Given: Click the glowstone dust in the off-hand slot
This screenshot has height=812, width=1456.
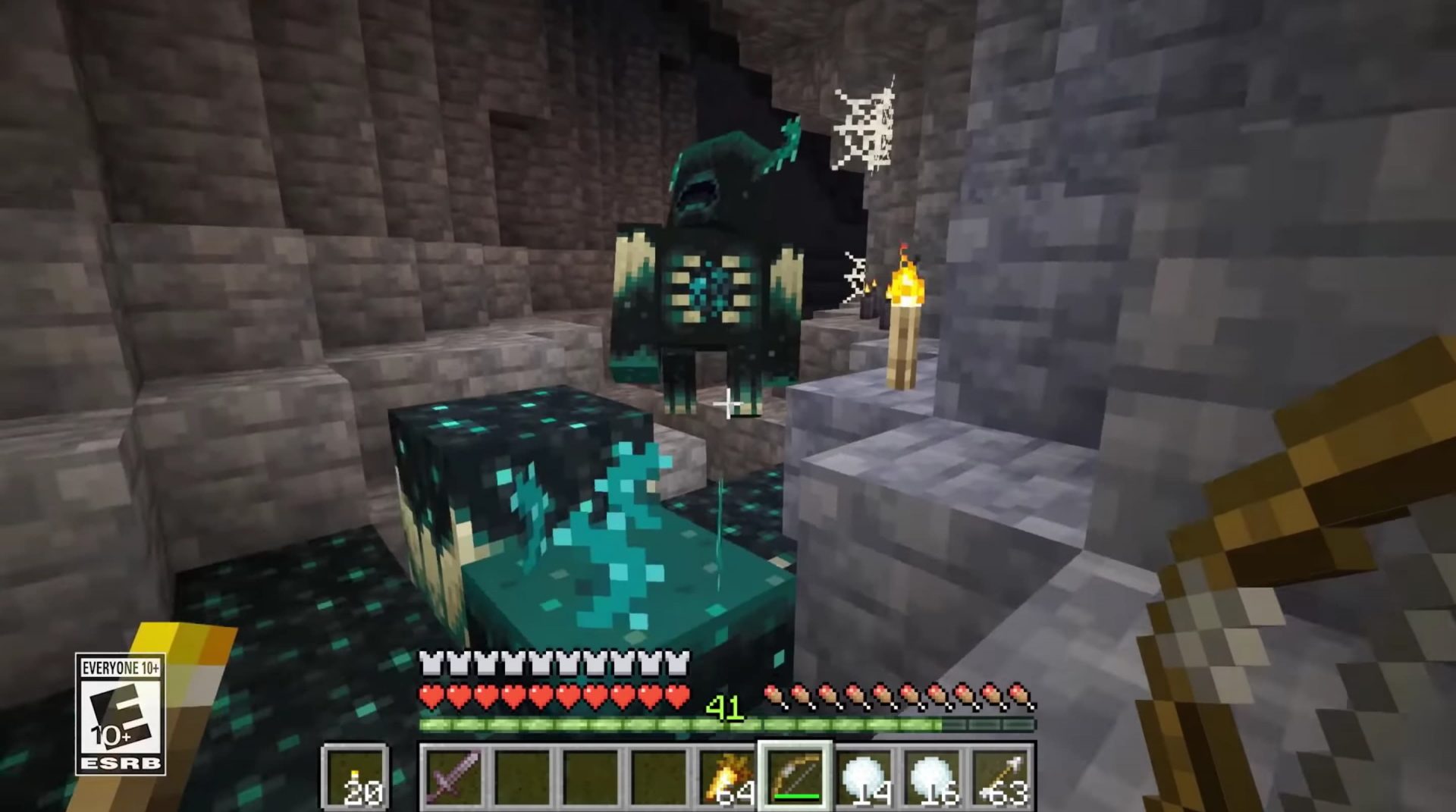Looking at the screenshot, I should pos(355,777).
